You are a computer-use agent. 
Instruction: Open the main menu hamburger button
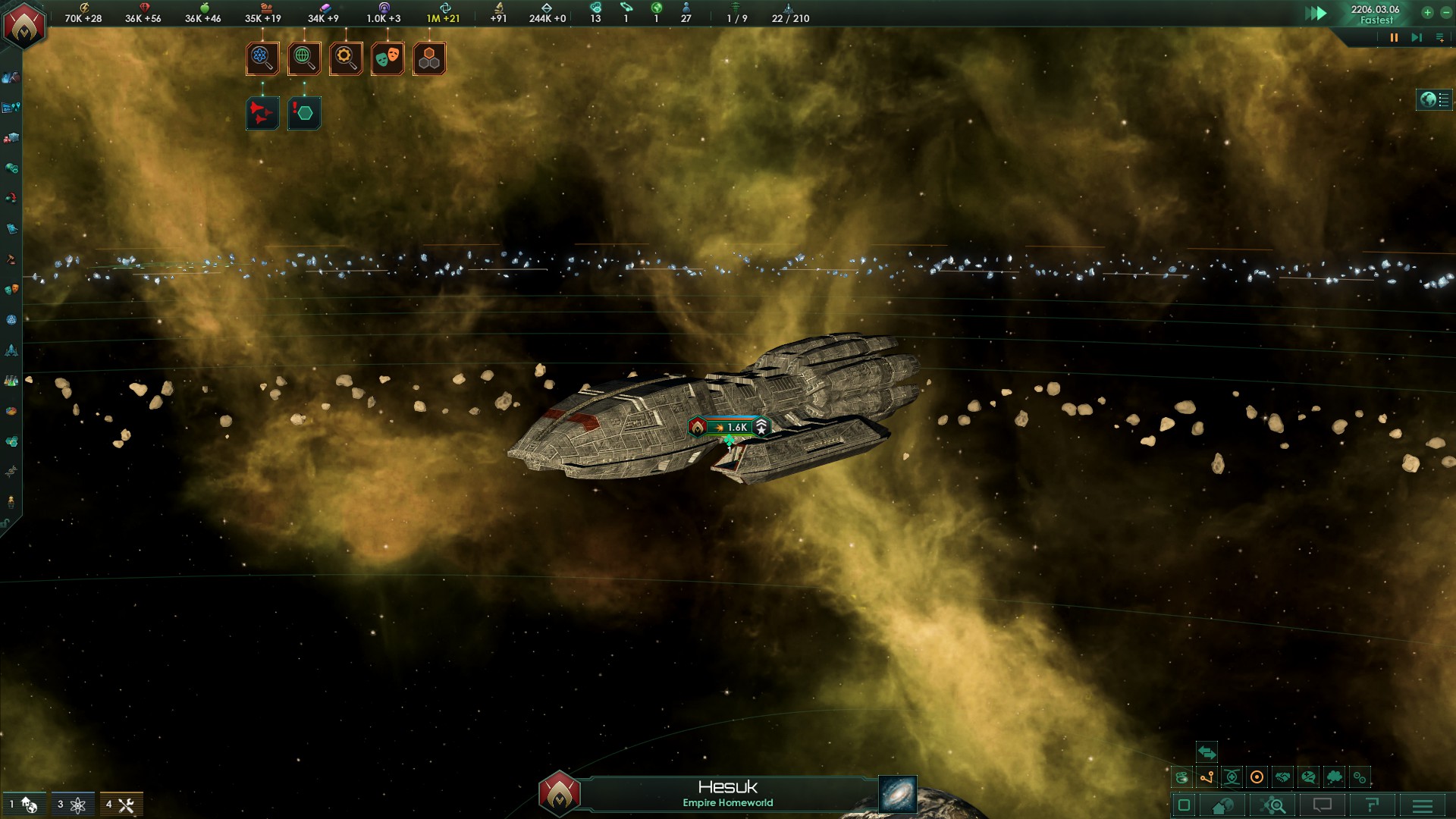coord(1423,805)
